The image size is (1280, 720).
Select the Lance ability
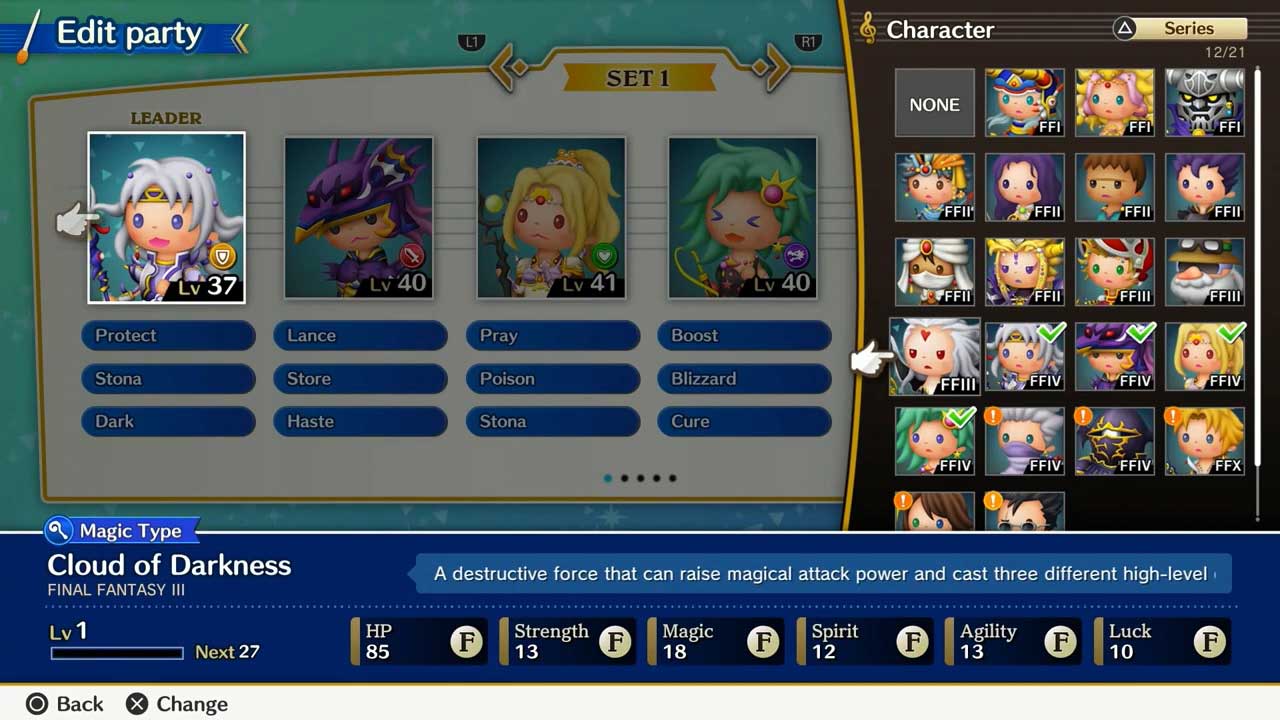(x=360, y=335)
